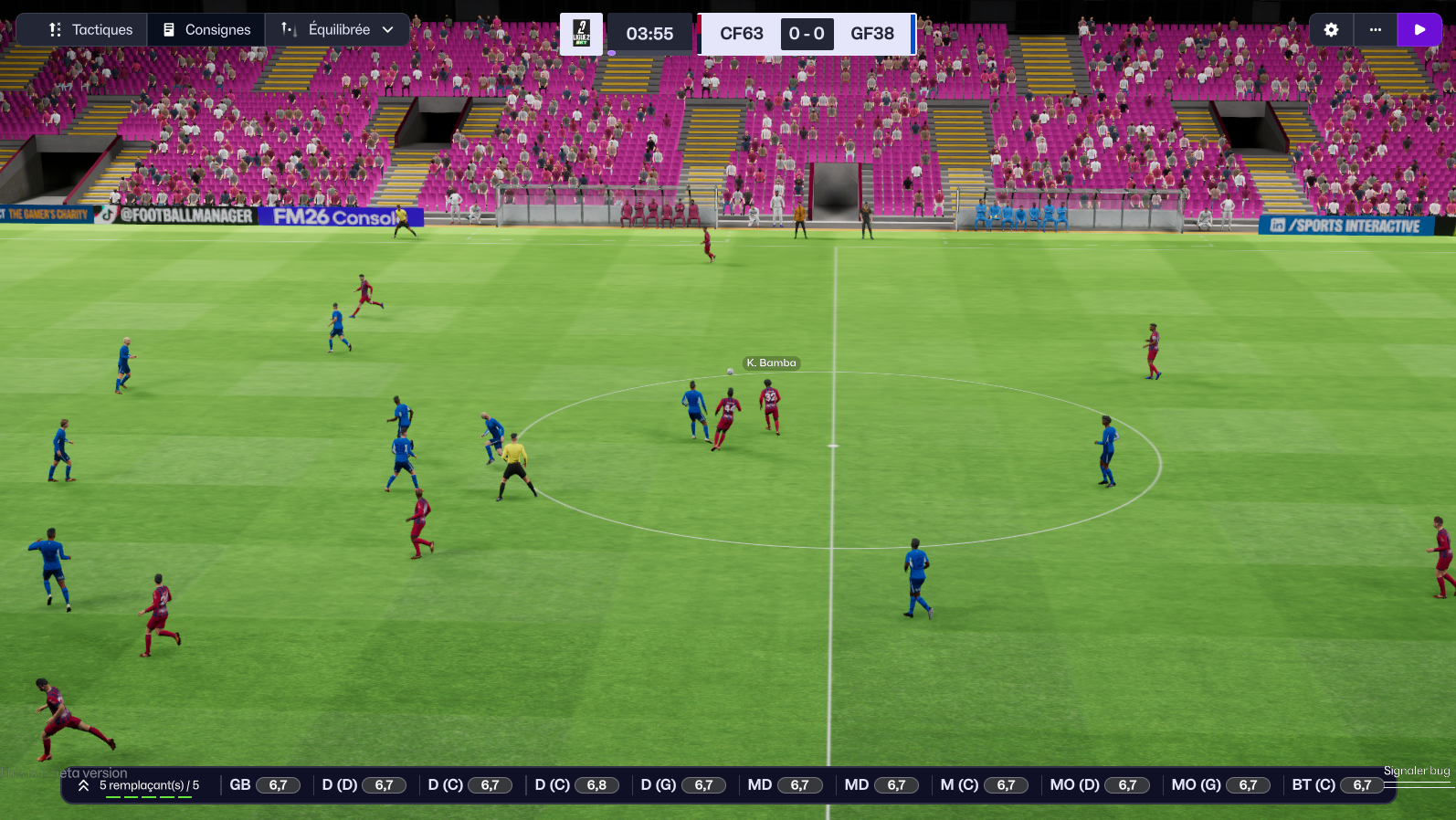Screen dimensions: 1456x820
Task: Select the D (G) left-back slot
Action: (681, 785)
